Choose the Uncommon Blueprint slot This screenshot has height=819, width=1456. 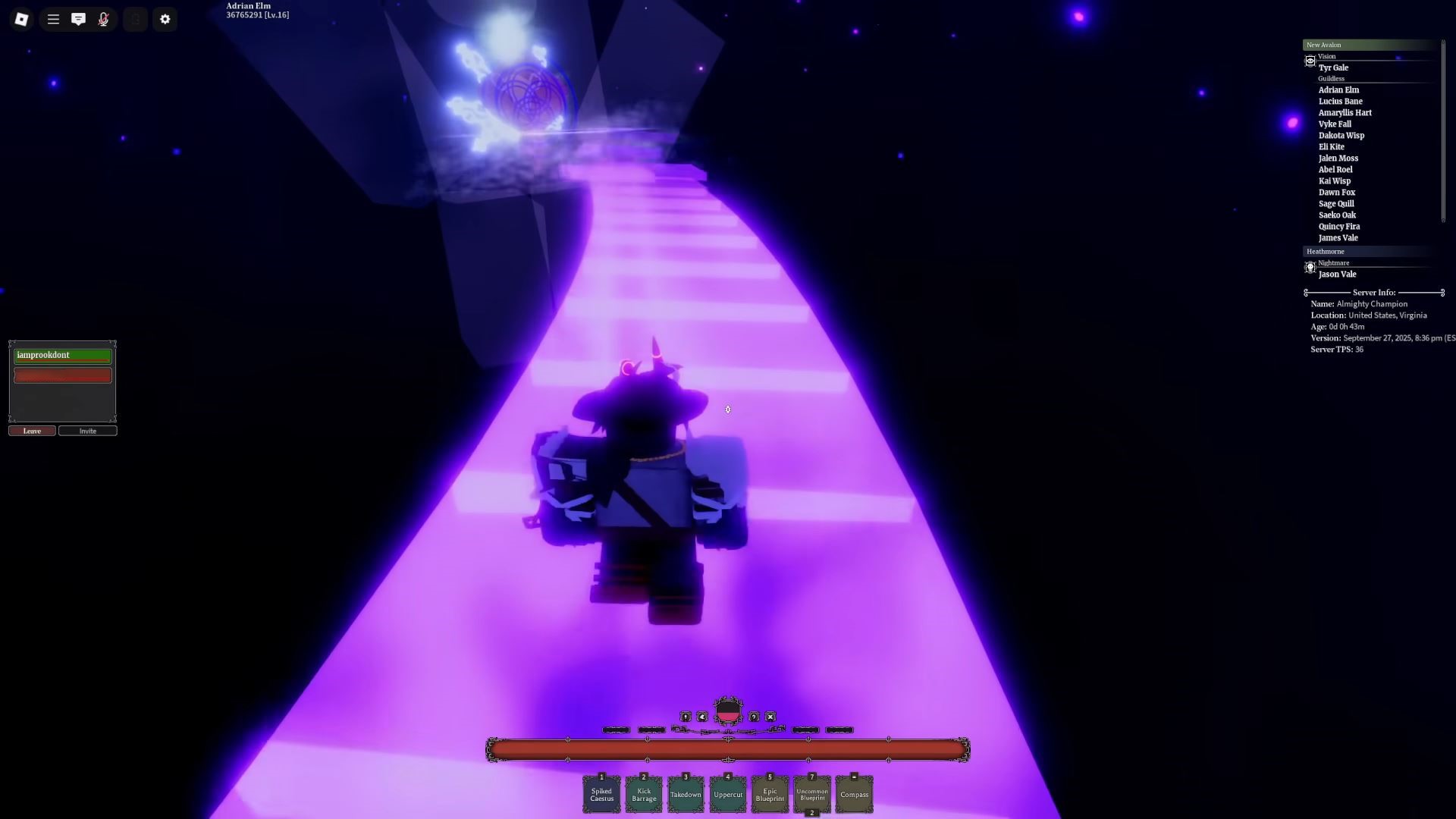click(812, 795)
